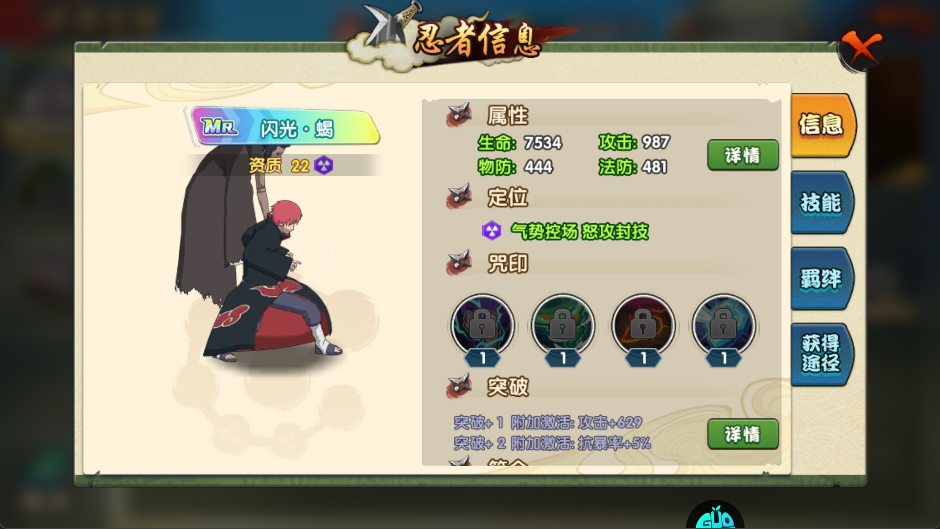Screen dimensions: 940x529
Task: Tap the locked red lava seal
Action: 643,325
